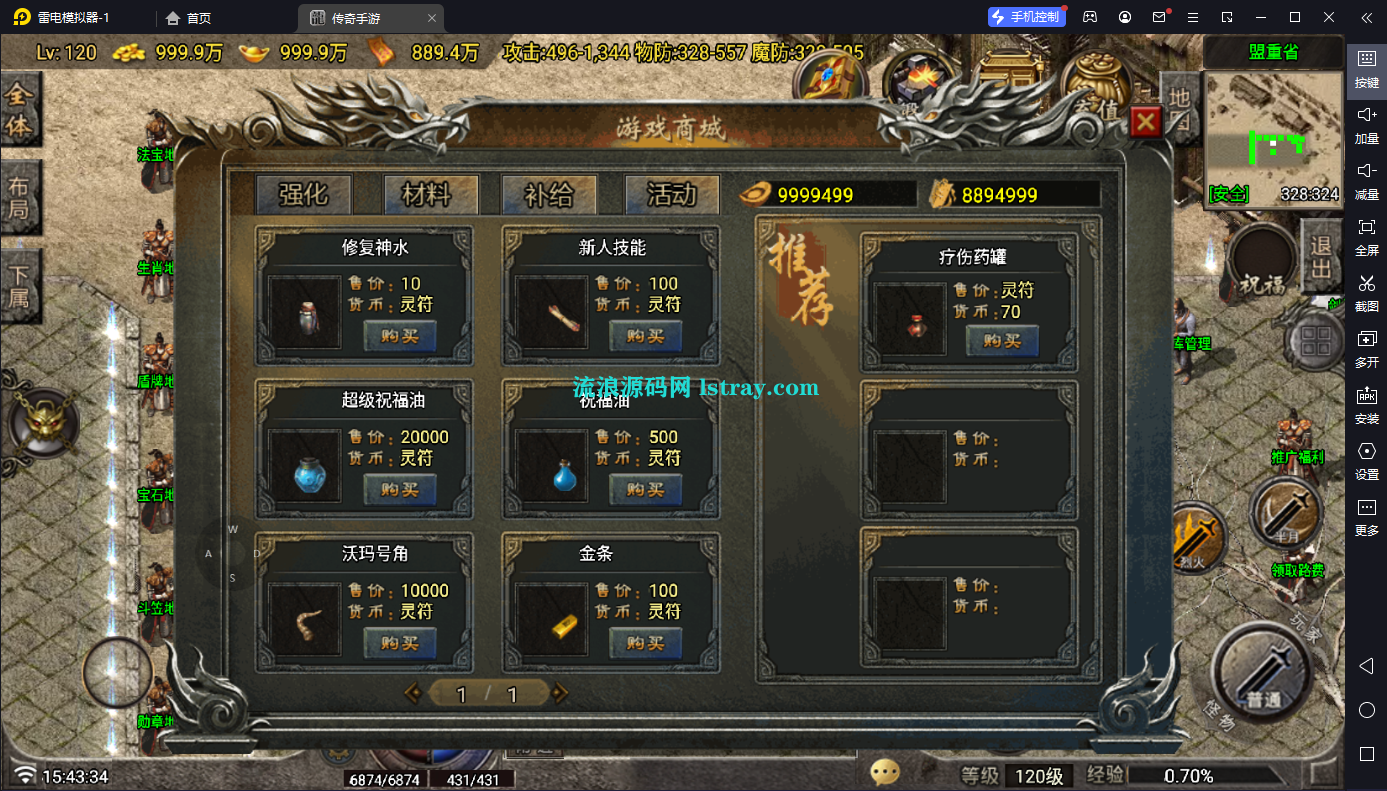Screen dimensions: 1387x791
Task: Click the 购买 button for 金条
Action: pos(645,643)
